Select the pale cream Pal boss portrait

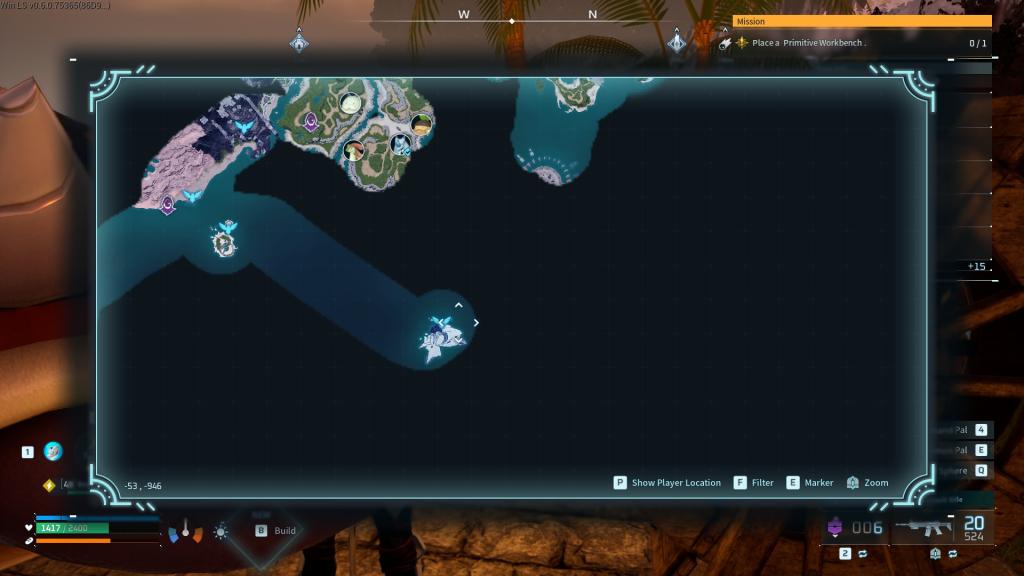coord(350,103)
